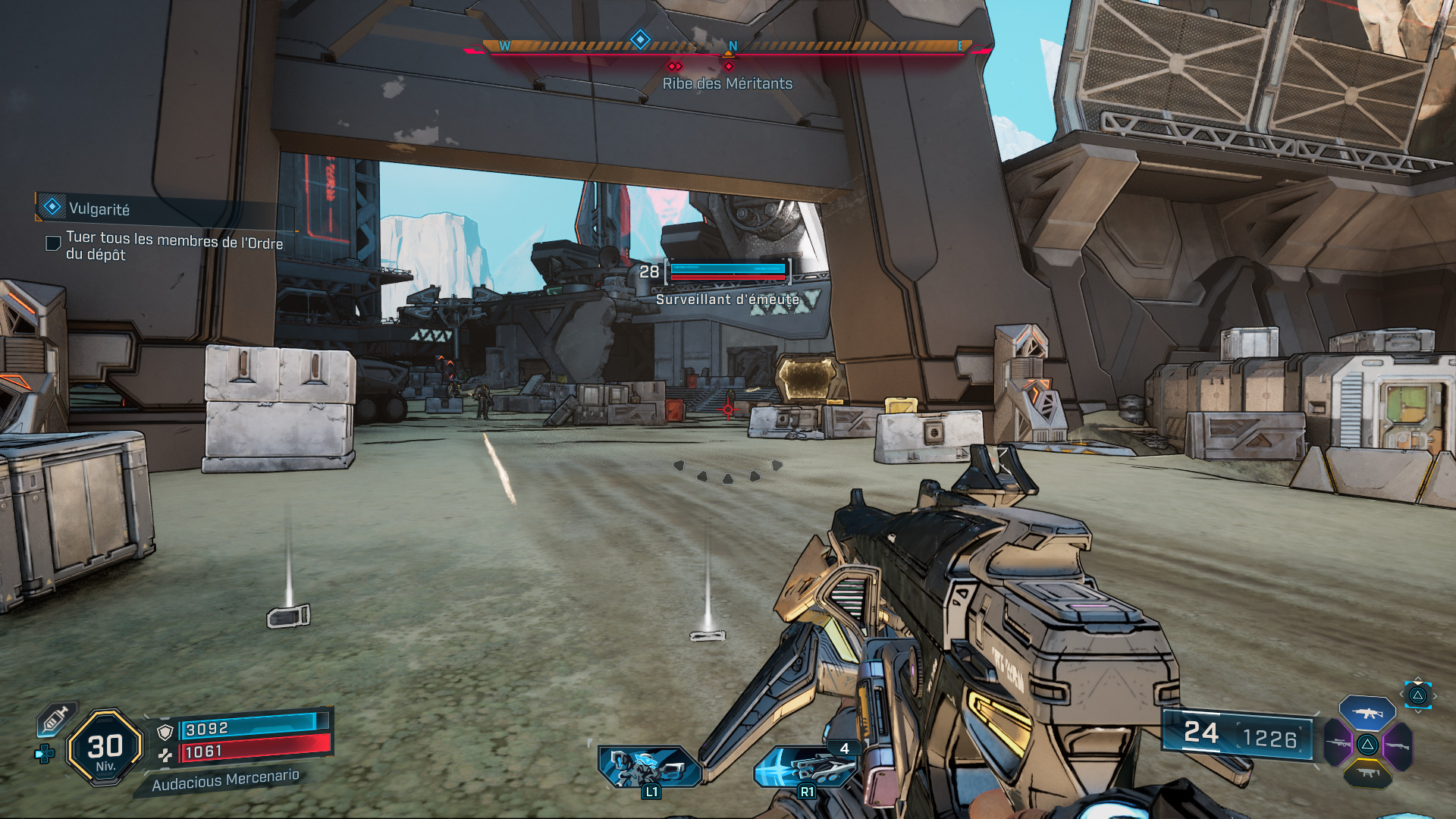Click the L1 Digi-Clone action skill icon
Image resolution: width=1456 pixels, height=819 pixels.
tap(648, 766)
